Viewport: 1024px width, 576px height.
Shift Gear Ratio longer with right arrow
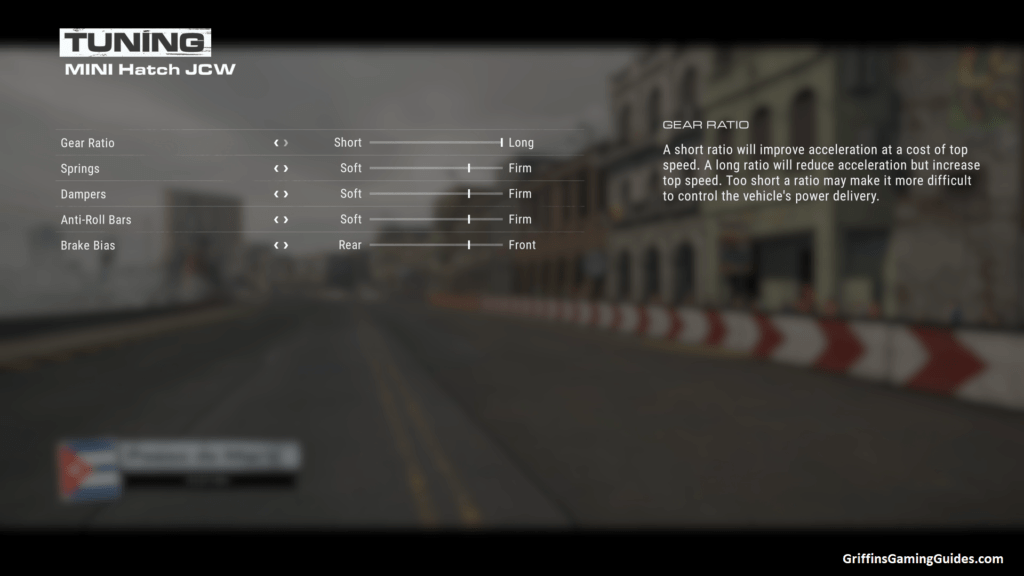tap(286, 143)
